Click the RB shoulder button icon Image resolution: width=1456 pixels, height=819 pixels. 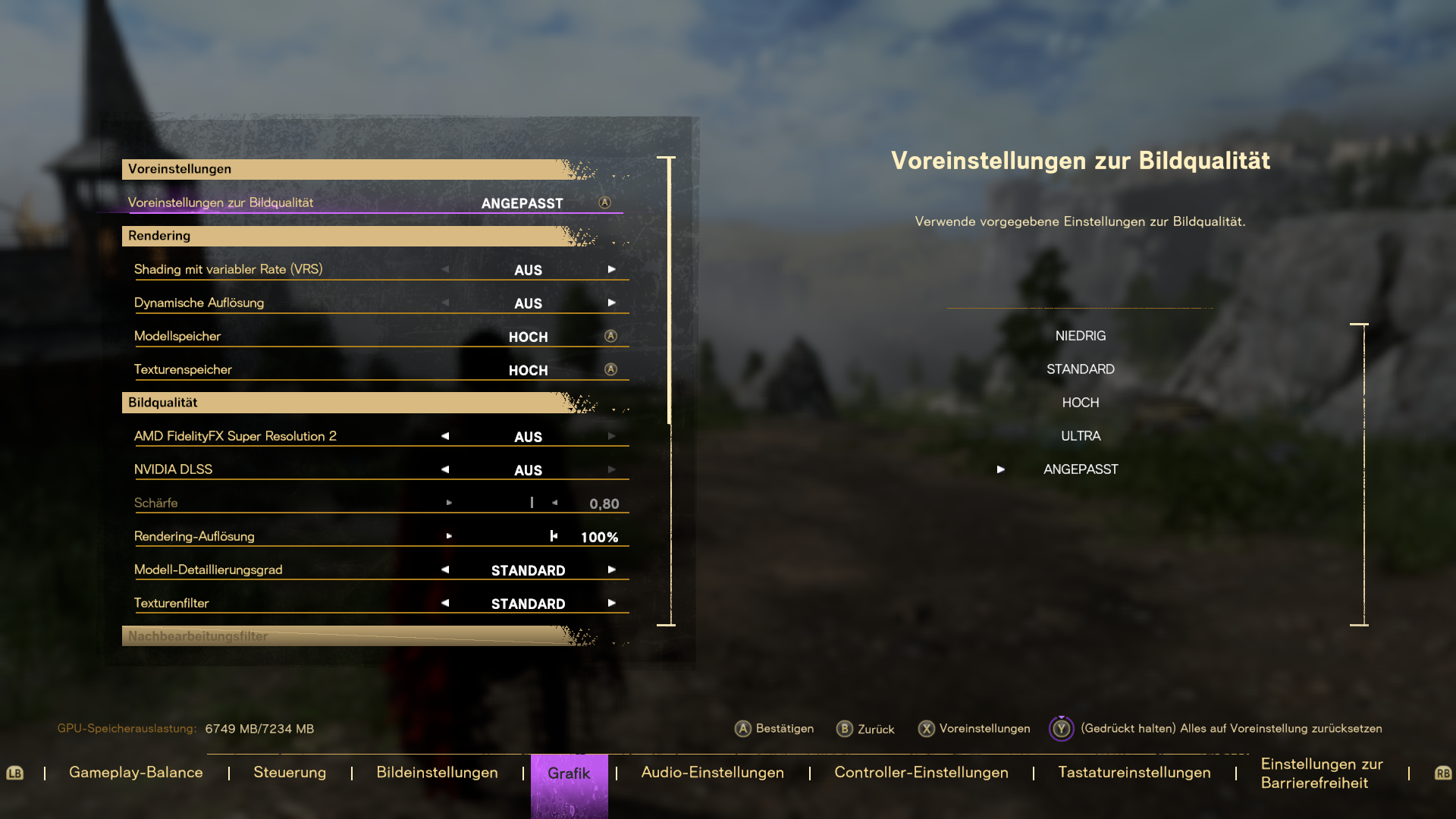1440,773
